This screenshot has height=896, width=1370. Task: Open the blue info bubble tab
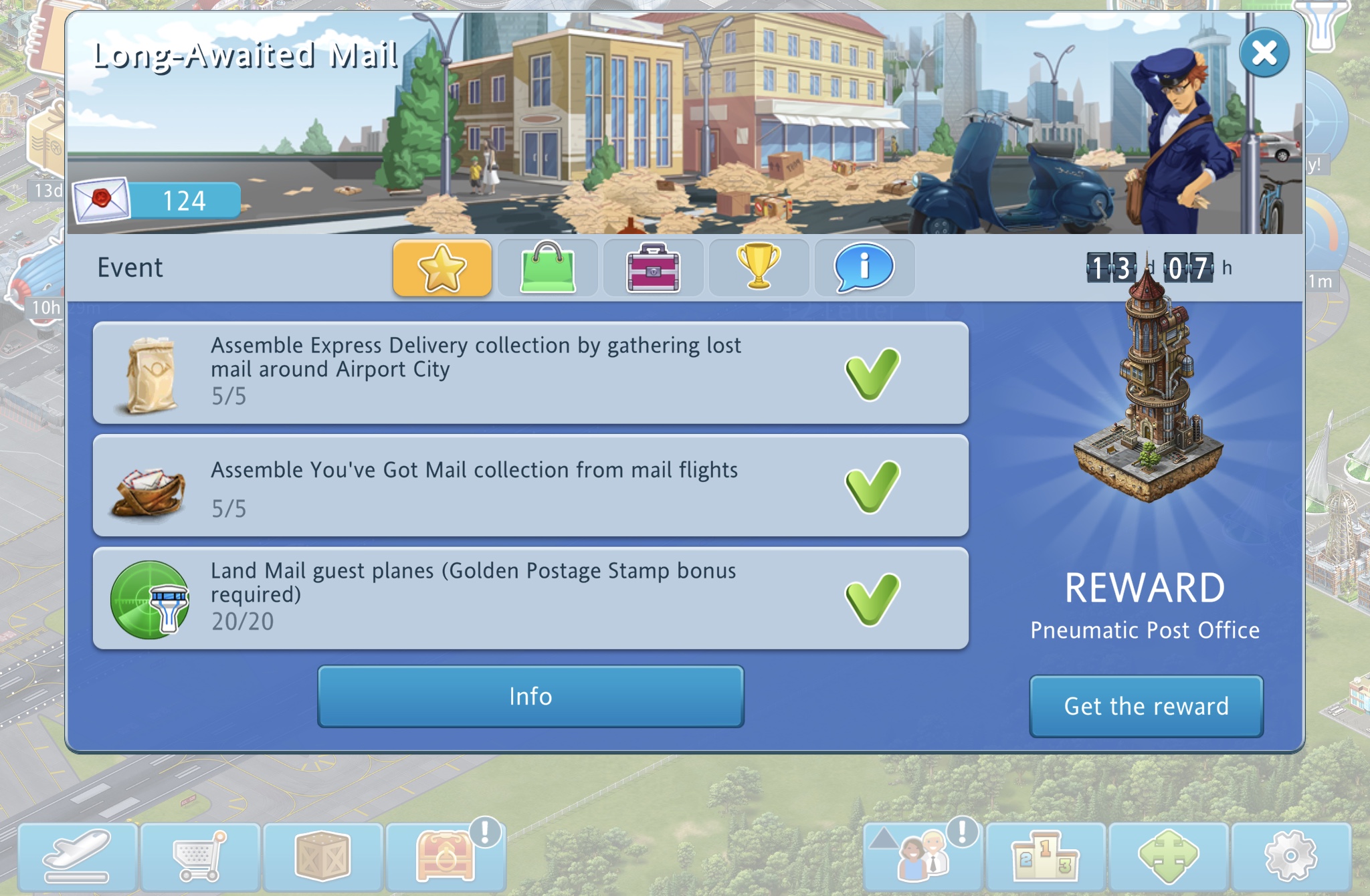click(x=864, y=267)
